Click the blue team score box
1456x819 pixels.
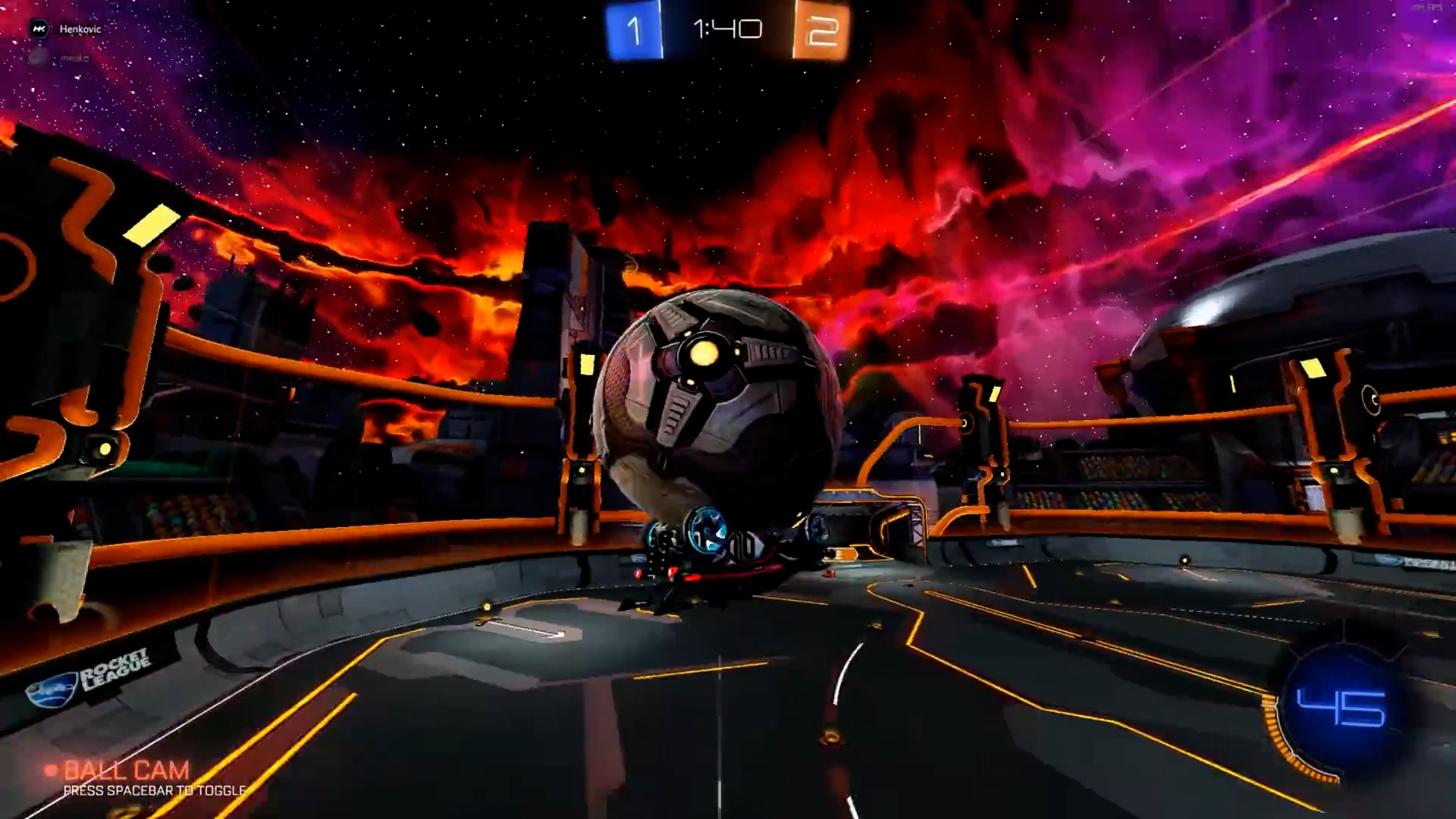(x=634, y=30)
